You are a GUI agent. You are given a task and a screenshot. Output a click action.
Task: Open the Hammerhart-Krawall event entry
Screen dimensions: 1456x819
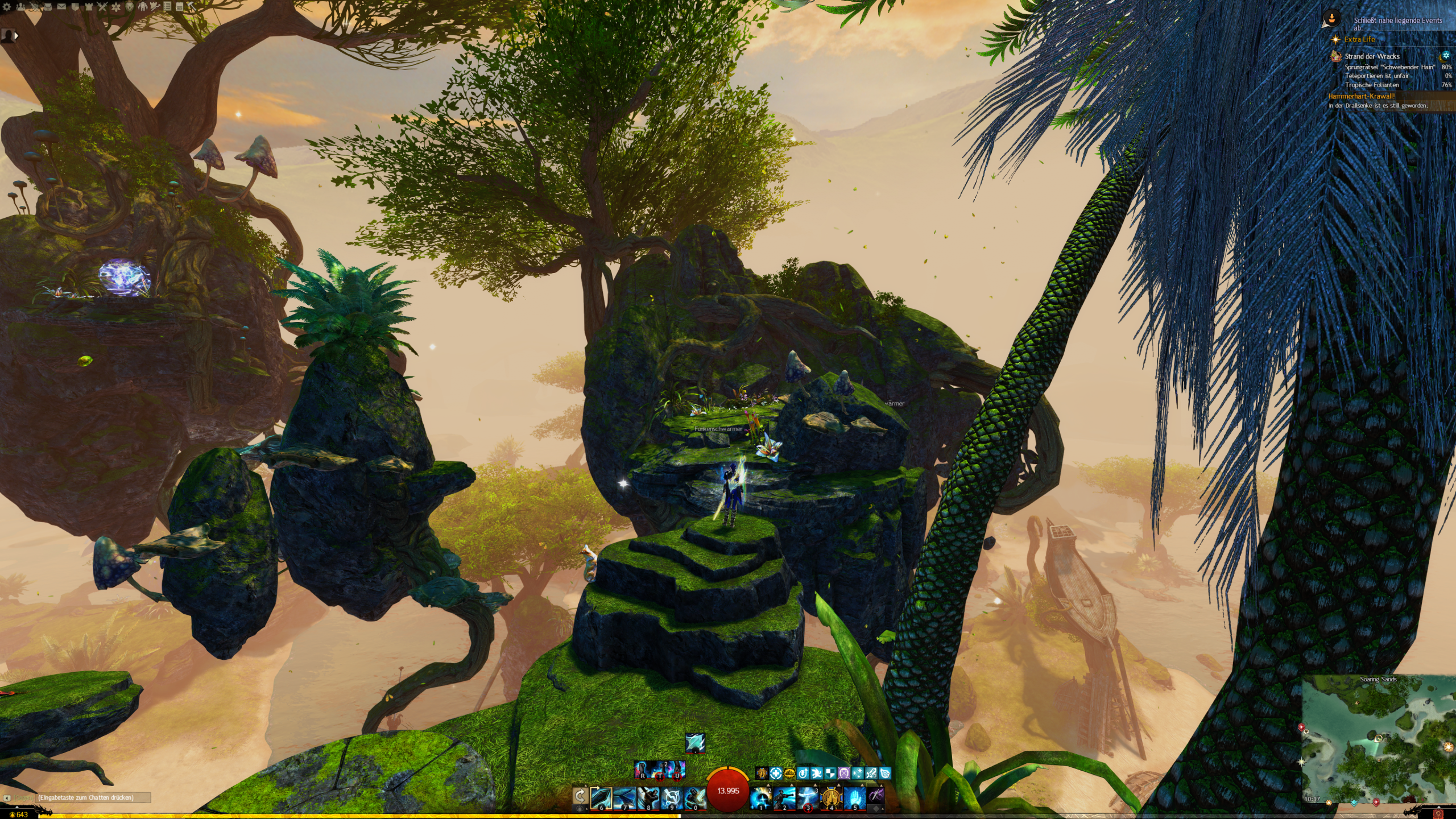(1362, 96)
